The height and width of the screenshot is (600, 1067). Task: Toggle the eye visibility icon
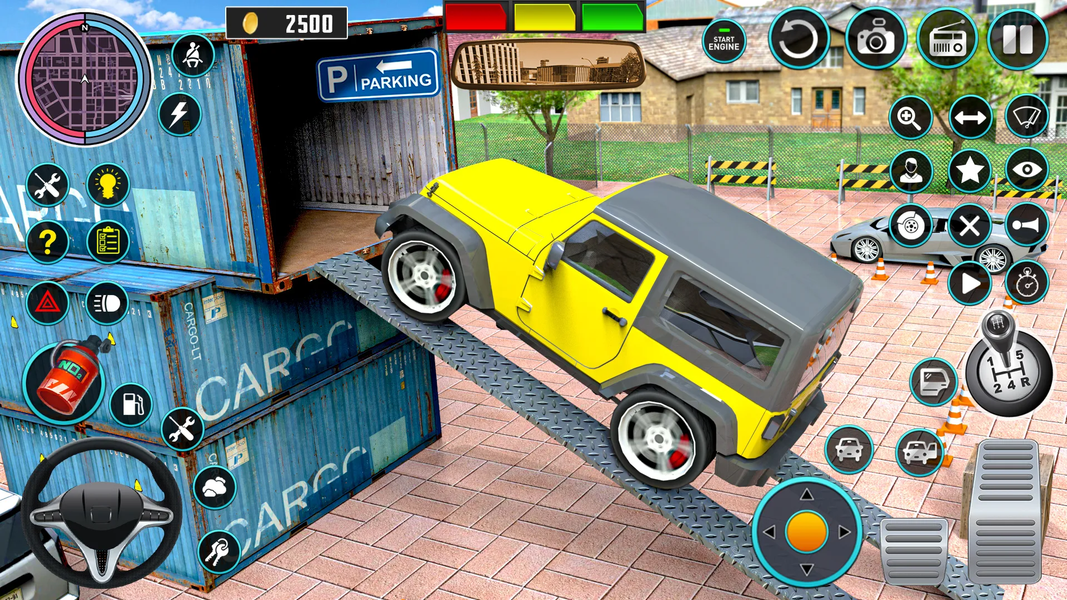point(1026,170)
